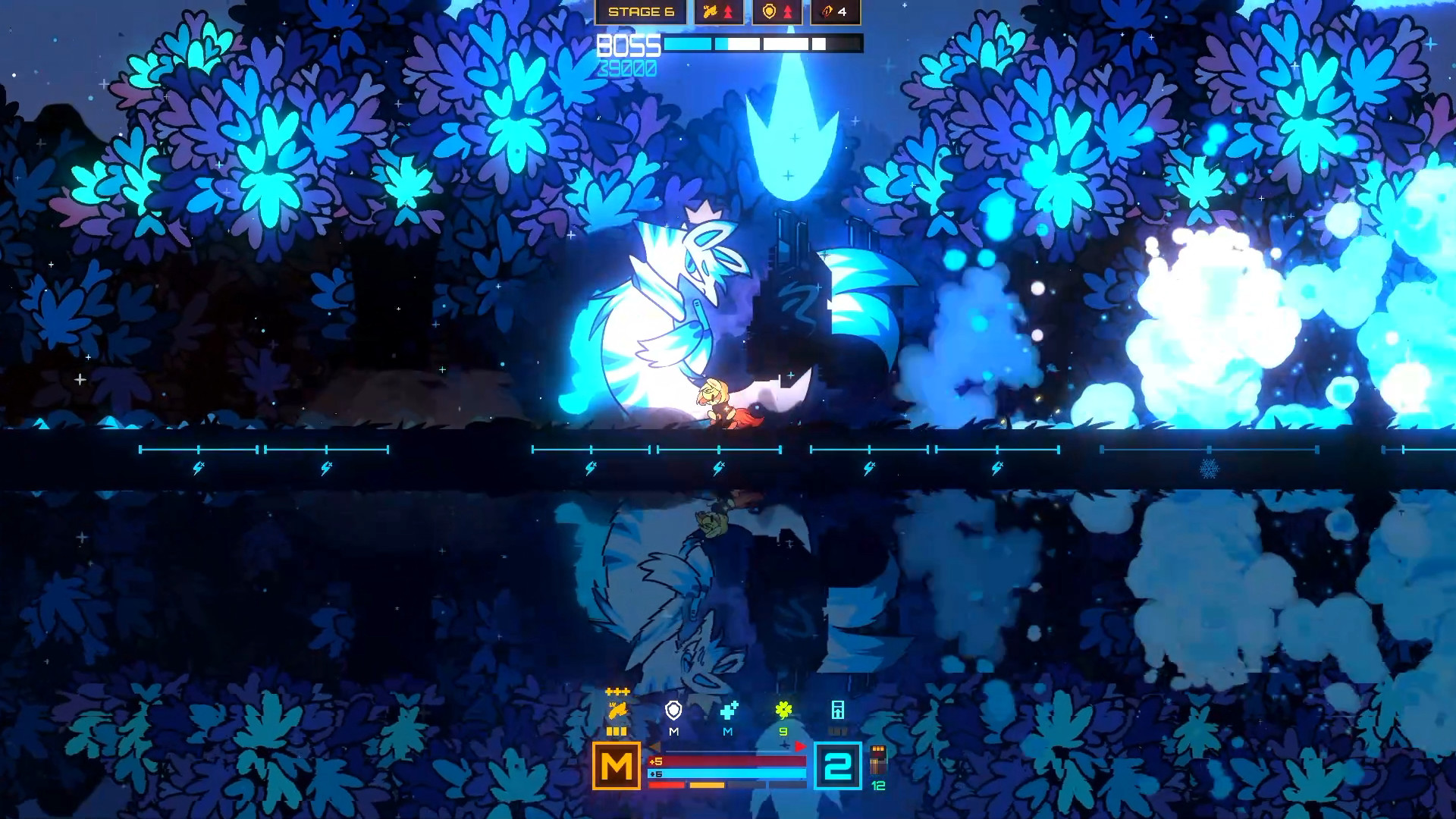
Task: Click the white shield icon labeled M
Action: coord(673,709)
